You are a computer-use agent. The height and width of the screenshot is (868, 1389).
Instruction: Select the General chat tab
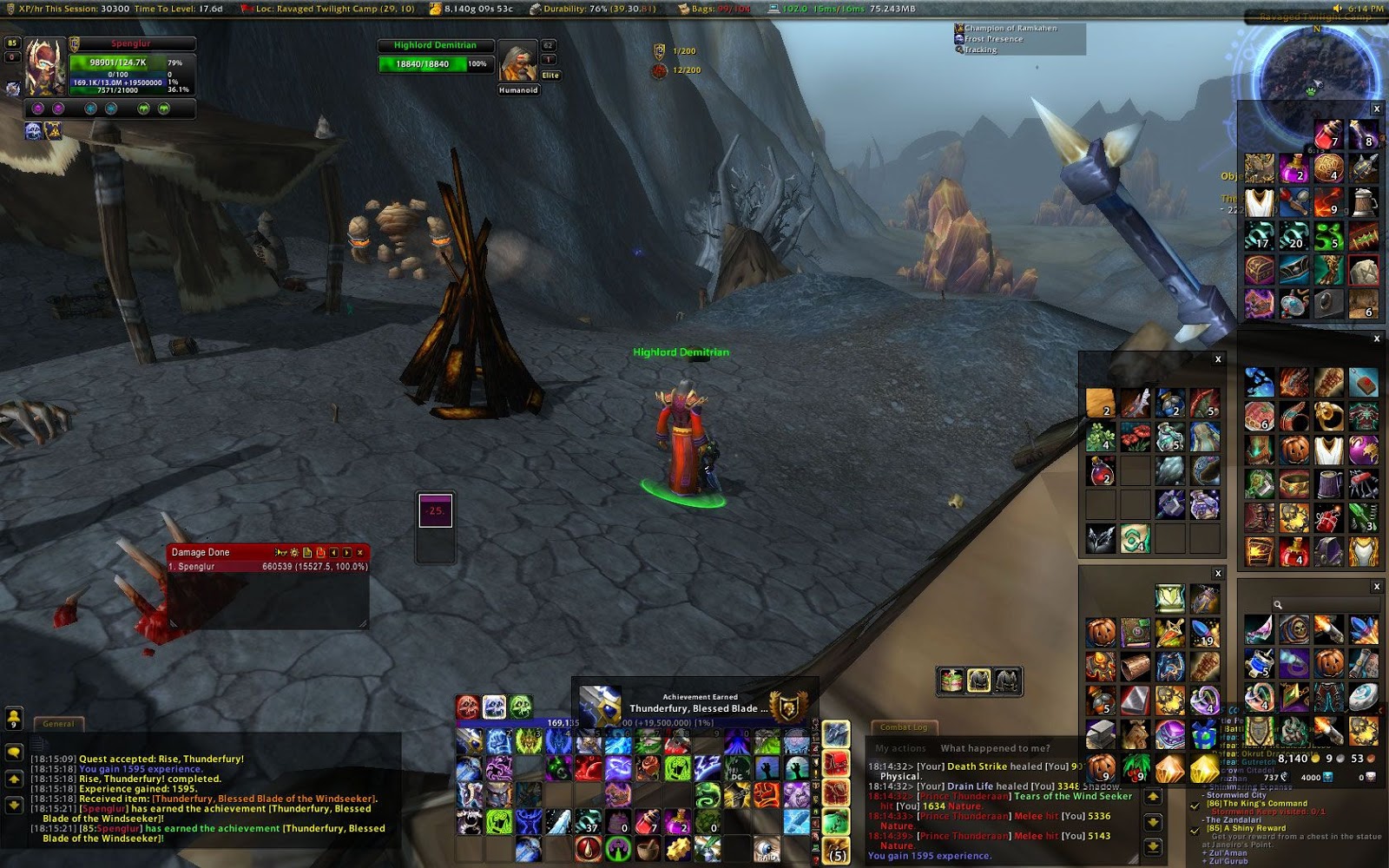click(56, 724)
